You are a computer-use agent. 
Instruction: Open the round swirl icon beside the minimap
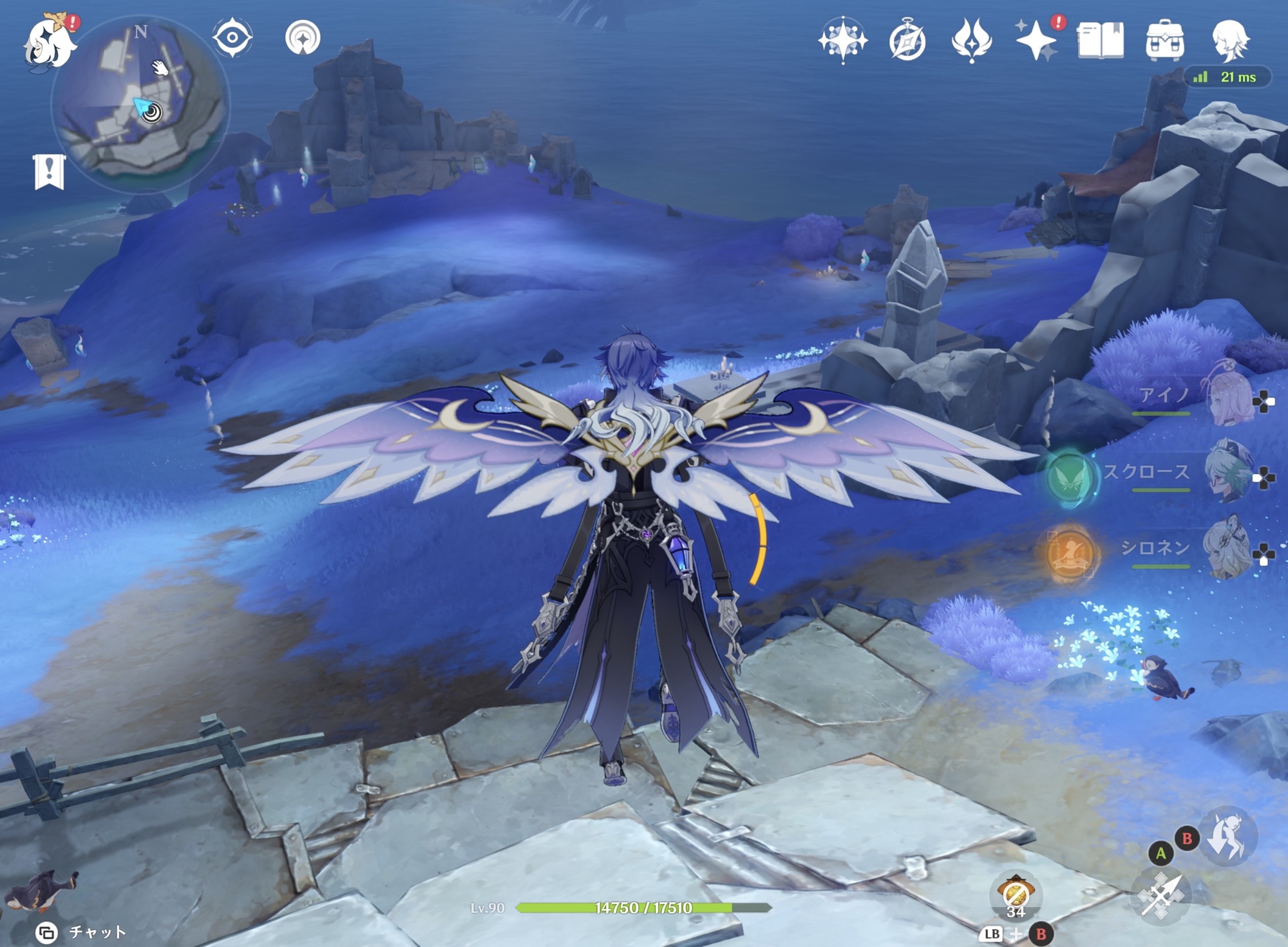tap(303, 37)
